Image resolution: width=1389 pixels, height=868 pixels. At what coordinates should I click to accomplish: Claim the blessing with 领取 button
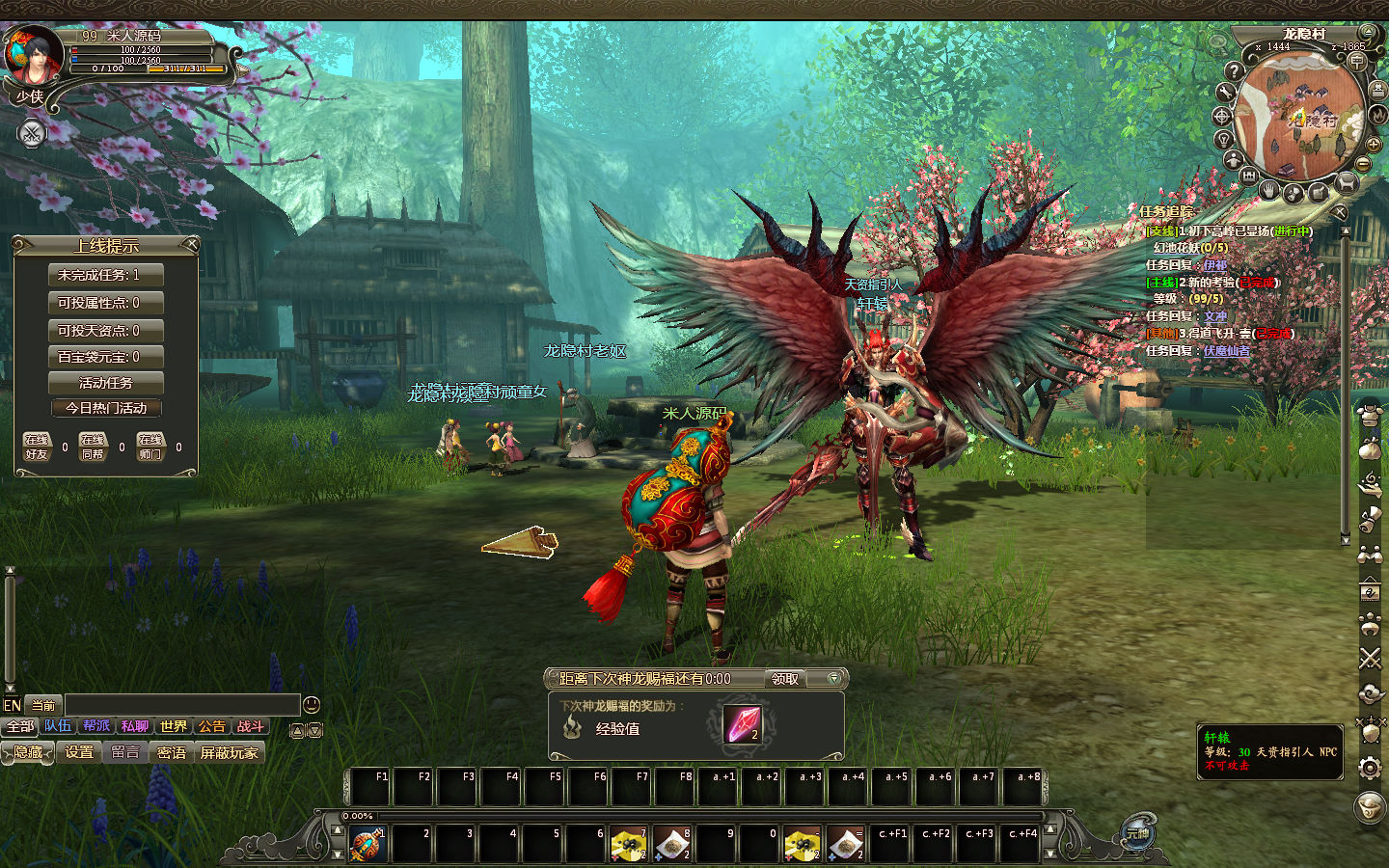[785, 679]
